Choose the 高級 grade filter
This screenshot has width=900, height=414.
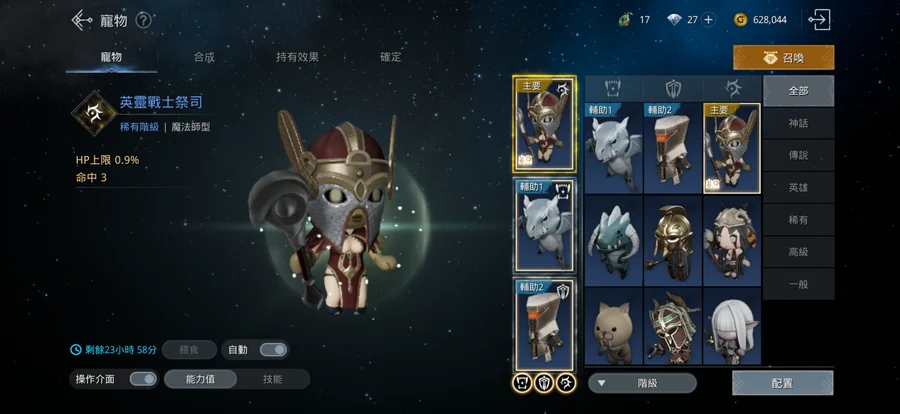(797, 252)
